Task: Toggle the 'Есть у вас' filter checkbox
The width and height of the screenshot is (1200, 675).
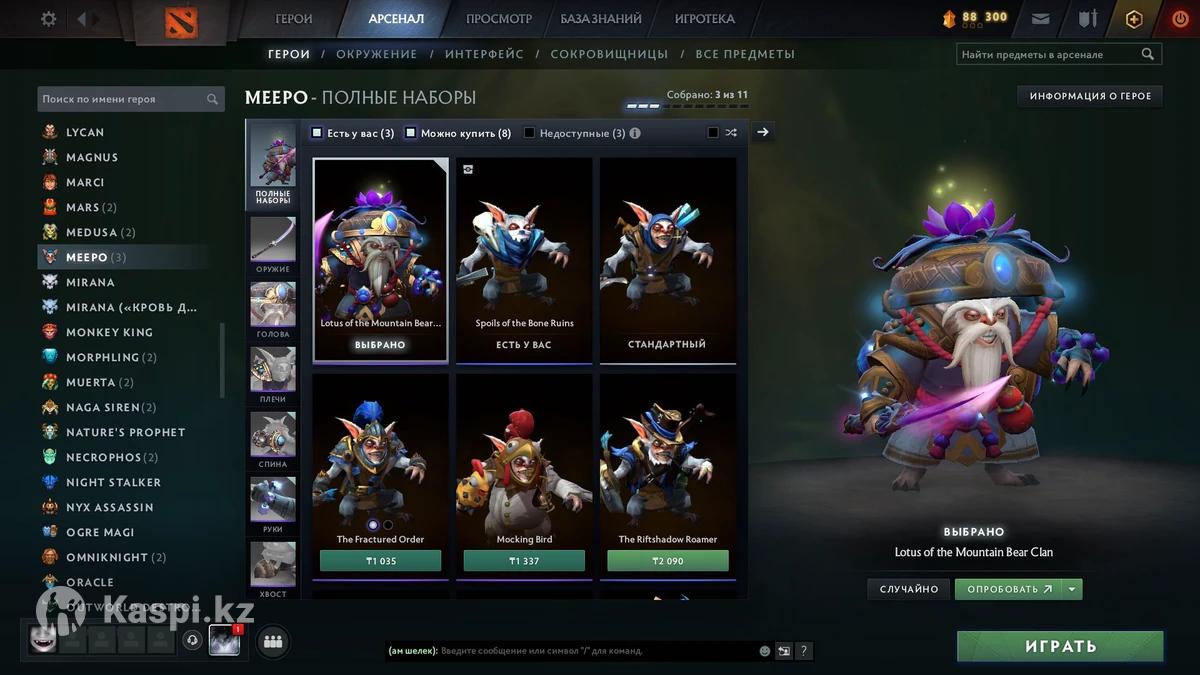Action: coord(317,132)
